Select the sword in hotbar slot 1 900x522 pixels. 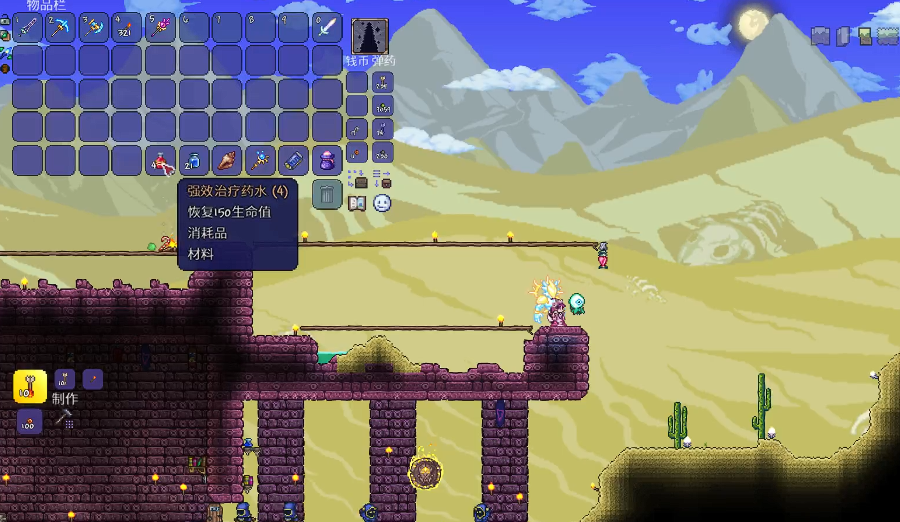pos(27,27)
